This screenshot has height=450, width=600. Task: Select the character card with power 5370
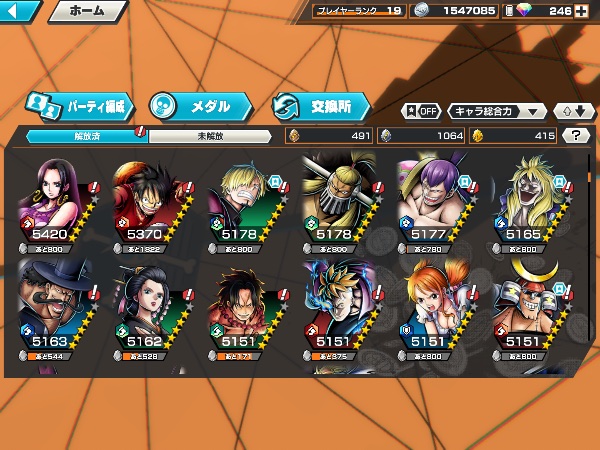tap(150, 200)
